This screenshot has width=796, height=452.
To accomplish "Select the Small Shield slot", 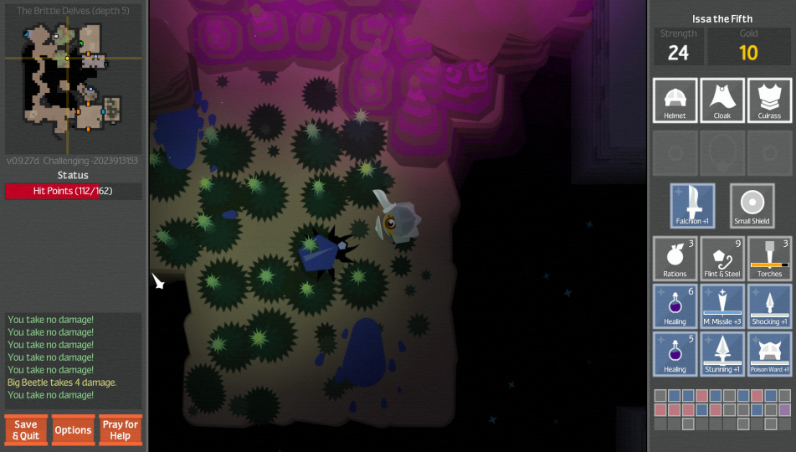I will pyautogui.click(x=751, y=205).
